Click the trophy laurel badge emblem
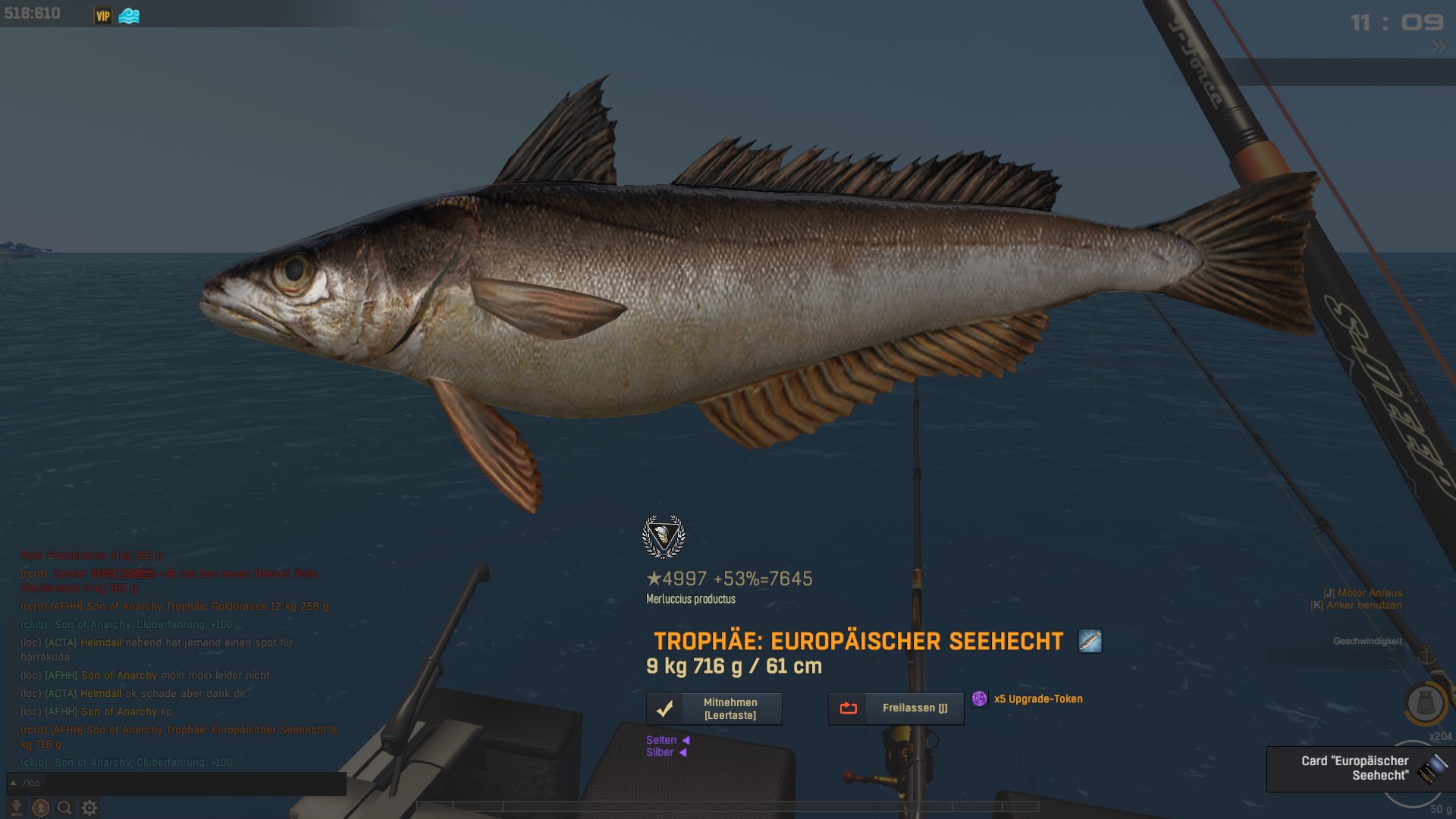This screenshot has width=1456, height=819. (664, 537)
